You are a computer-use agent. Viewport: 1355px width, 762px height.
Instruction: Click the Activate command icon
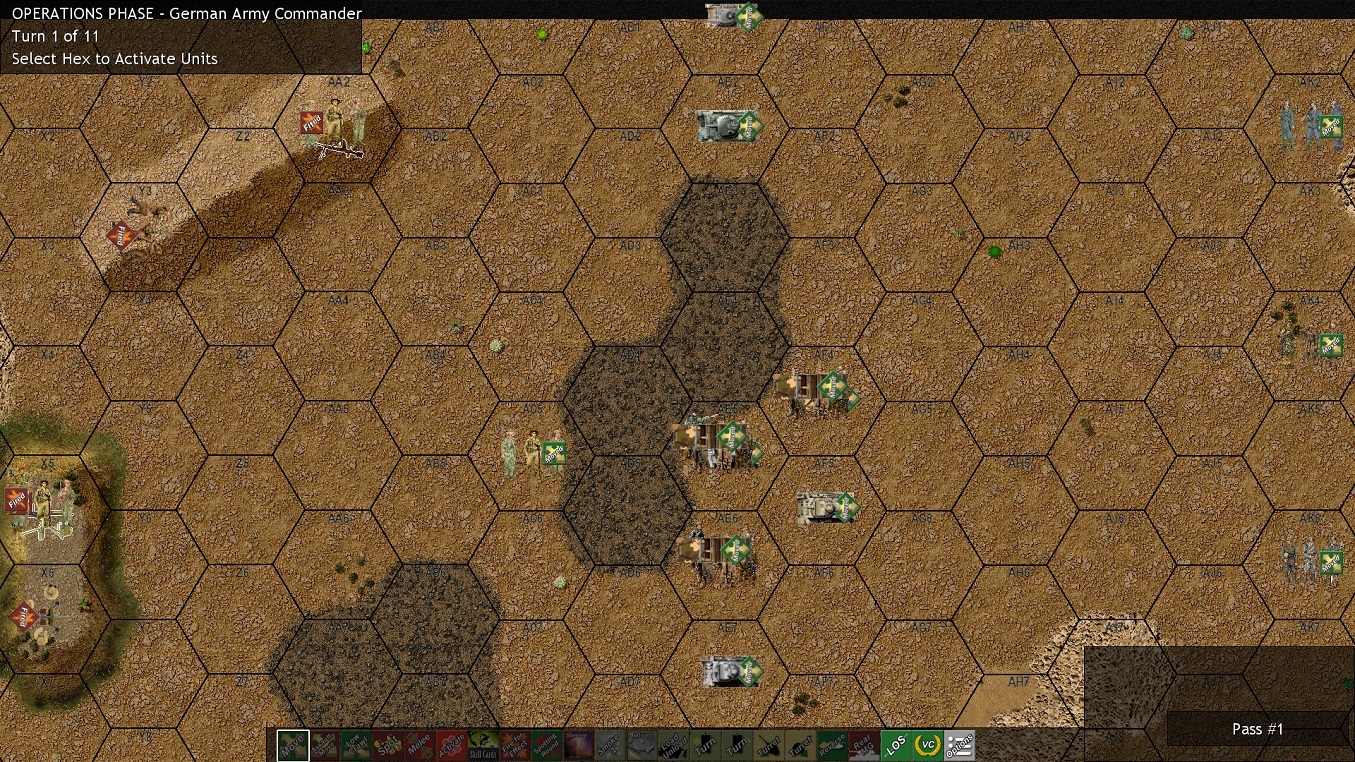[453, 745]
